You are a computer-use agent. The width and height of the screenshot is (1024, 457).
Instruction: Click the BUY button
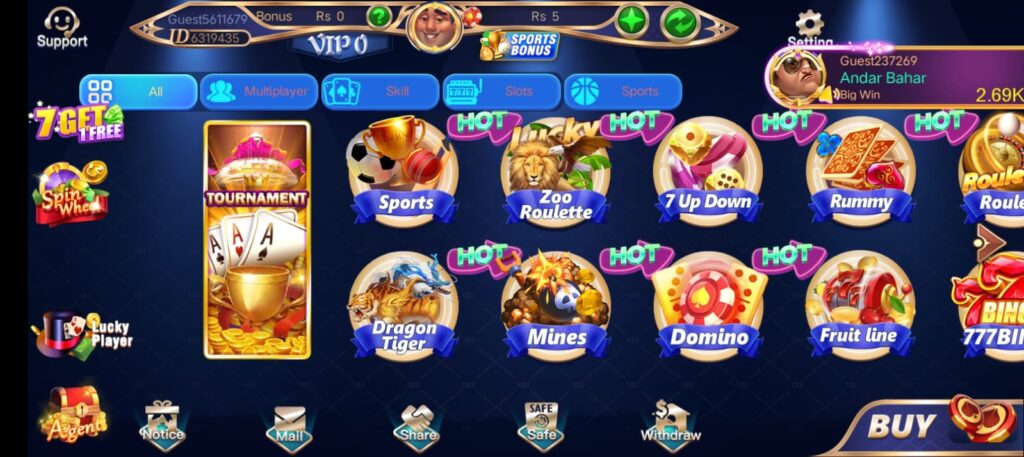click(925, 423)
